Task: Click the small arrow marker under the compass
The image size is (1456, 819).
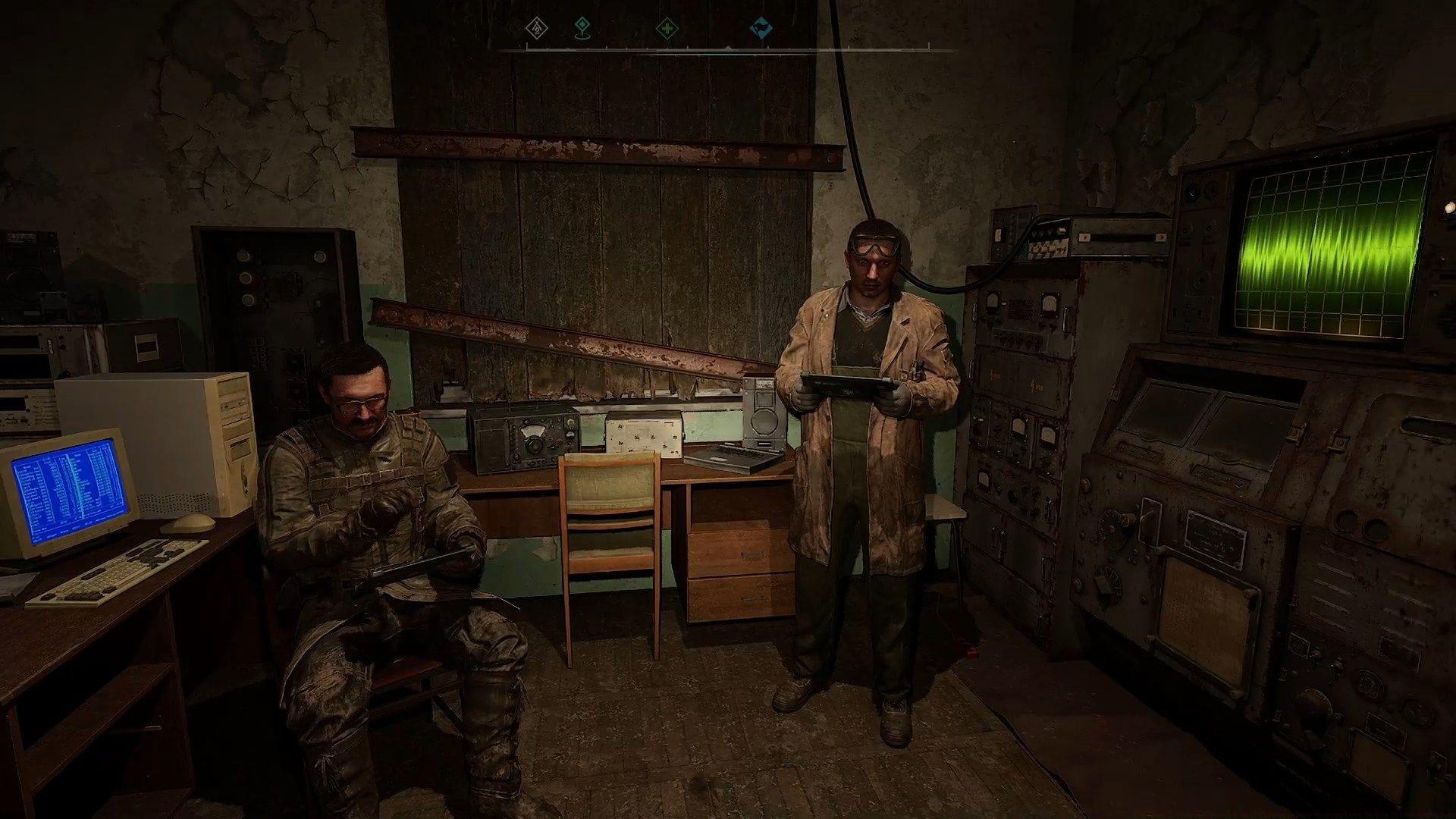Action: (x=727, y=47)
